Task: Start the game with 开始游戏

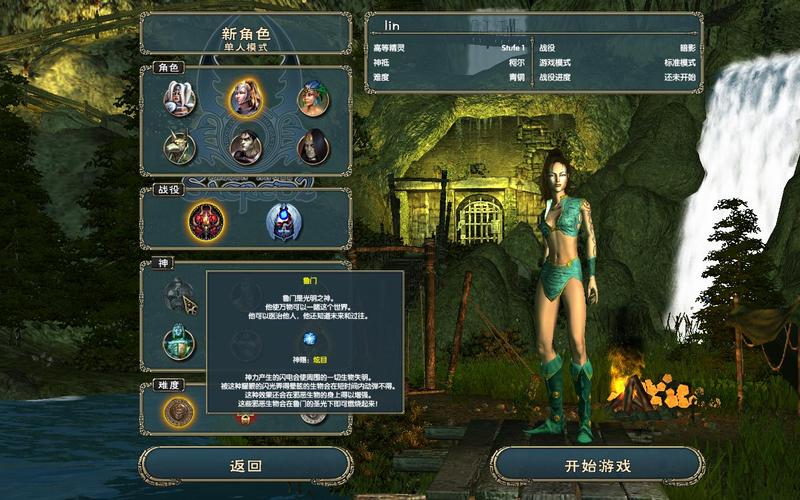Action: (597, 466)
